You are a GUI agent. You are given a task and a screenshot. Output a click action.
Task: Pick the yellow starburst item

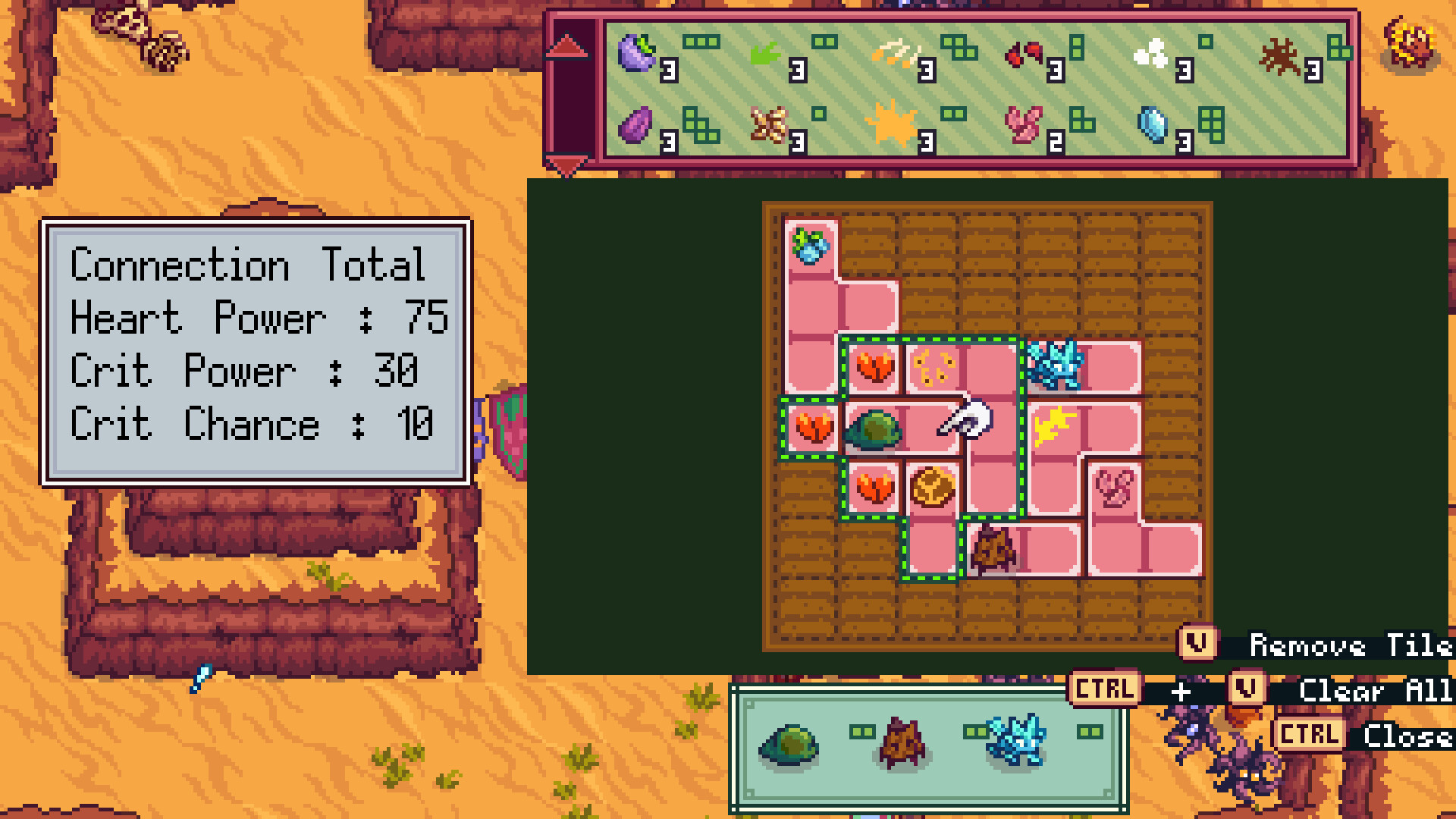[893, 123]
